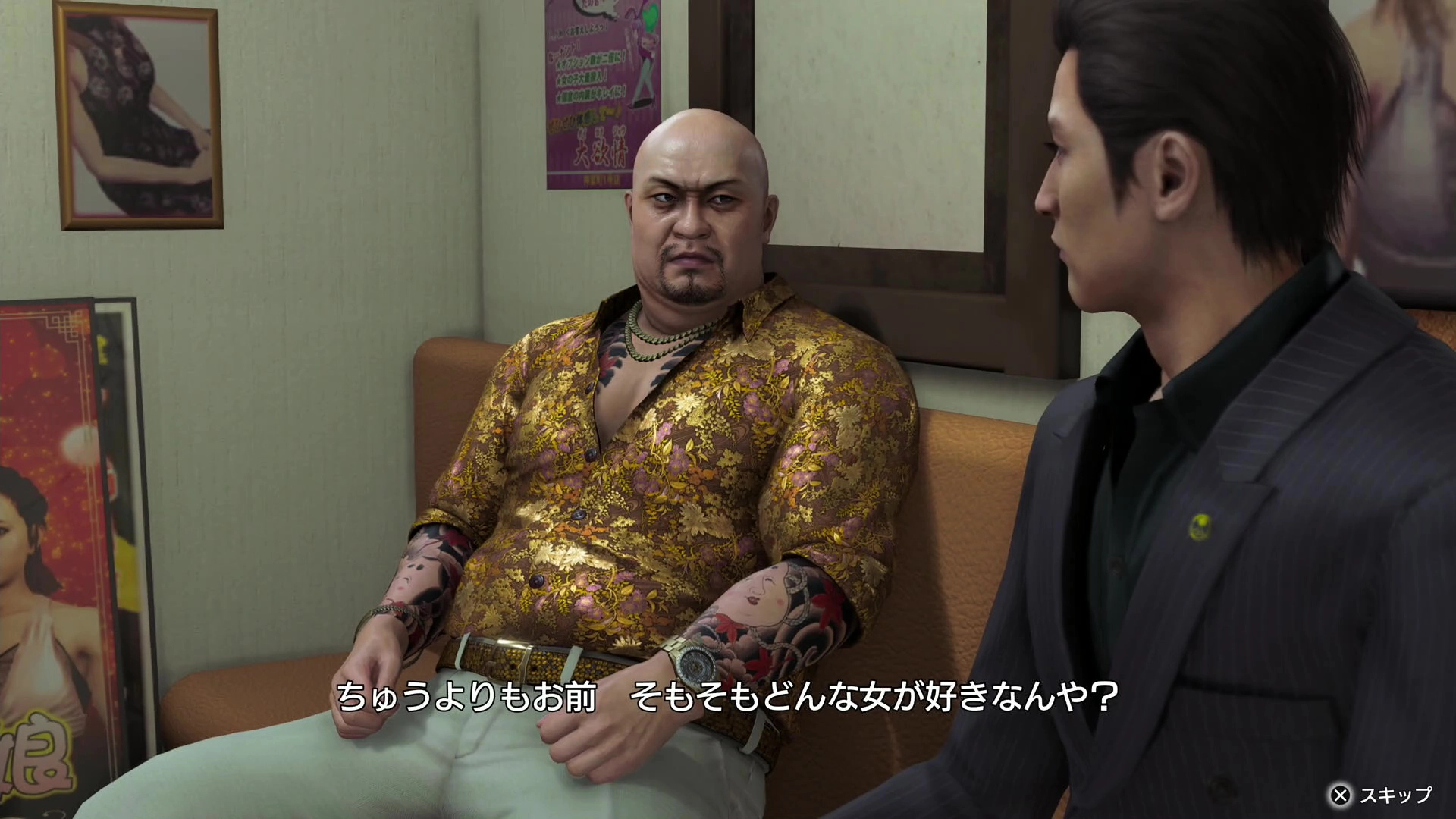Click the 大欲情 red title text on the poster
This screenshot has height=819, width=1456.
coord(602,148)
